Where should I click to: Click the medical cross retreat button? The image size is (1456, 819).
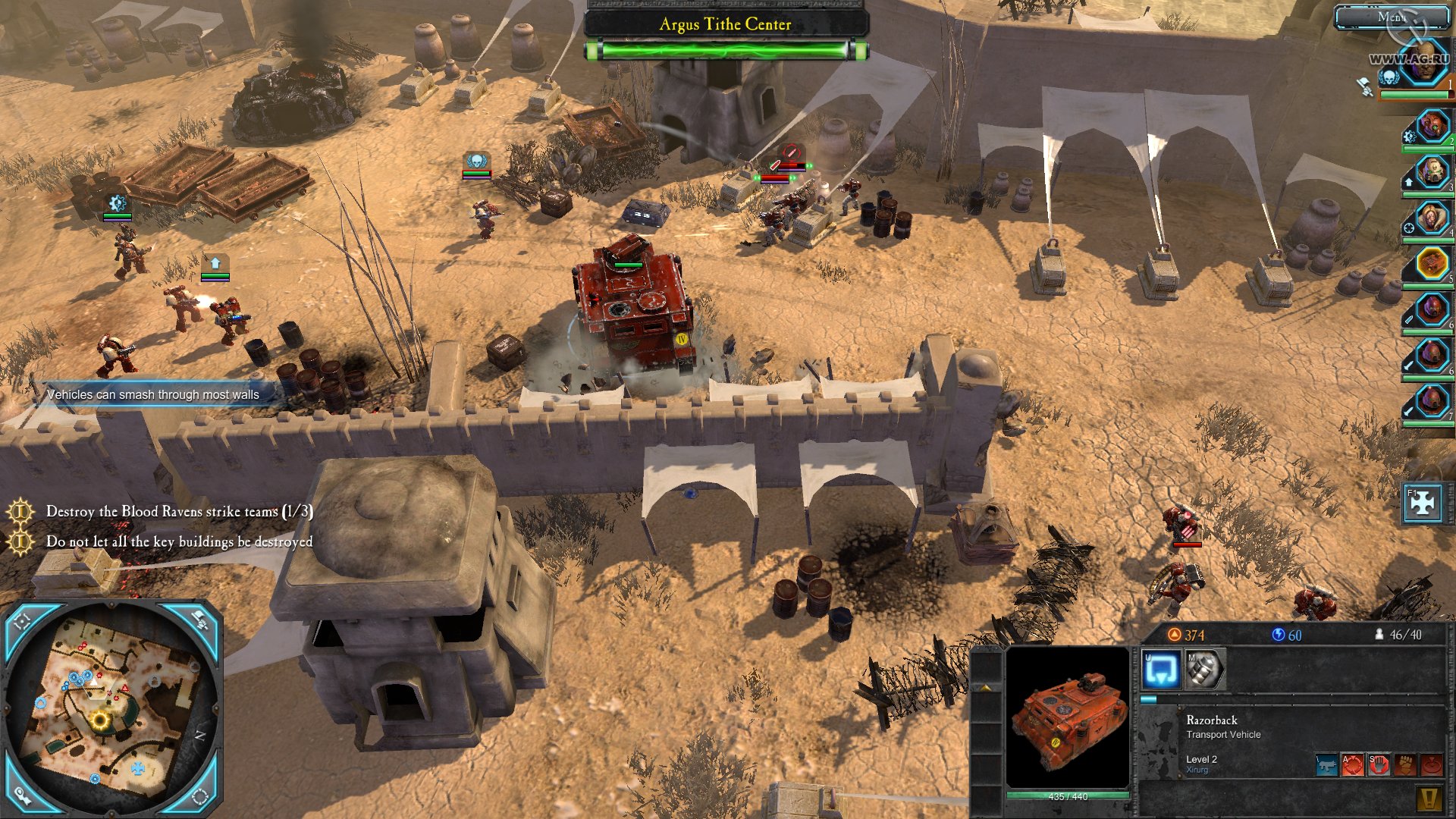pos(1422,504)
